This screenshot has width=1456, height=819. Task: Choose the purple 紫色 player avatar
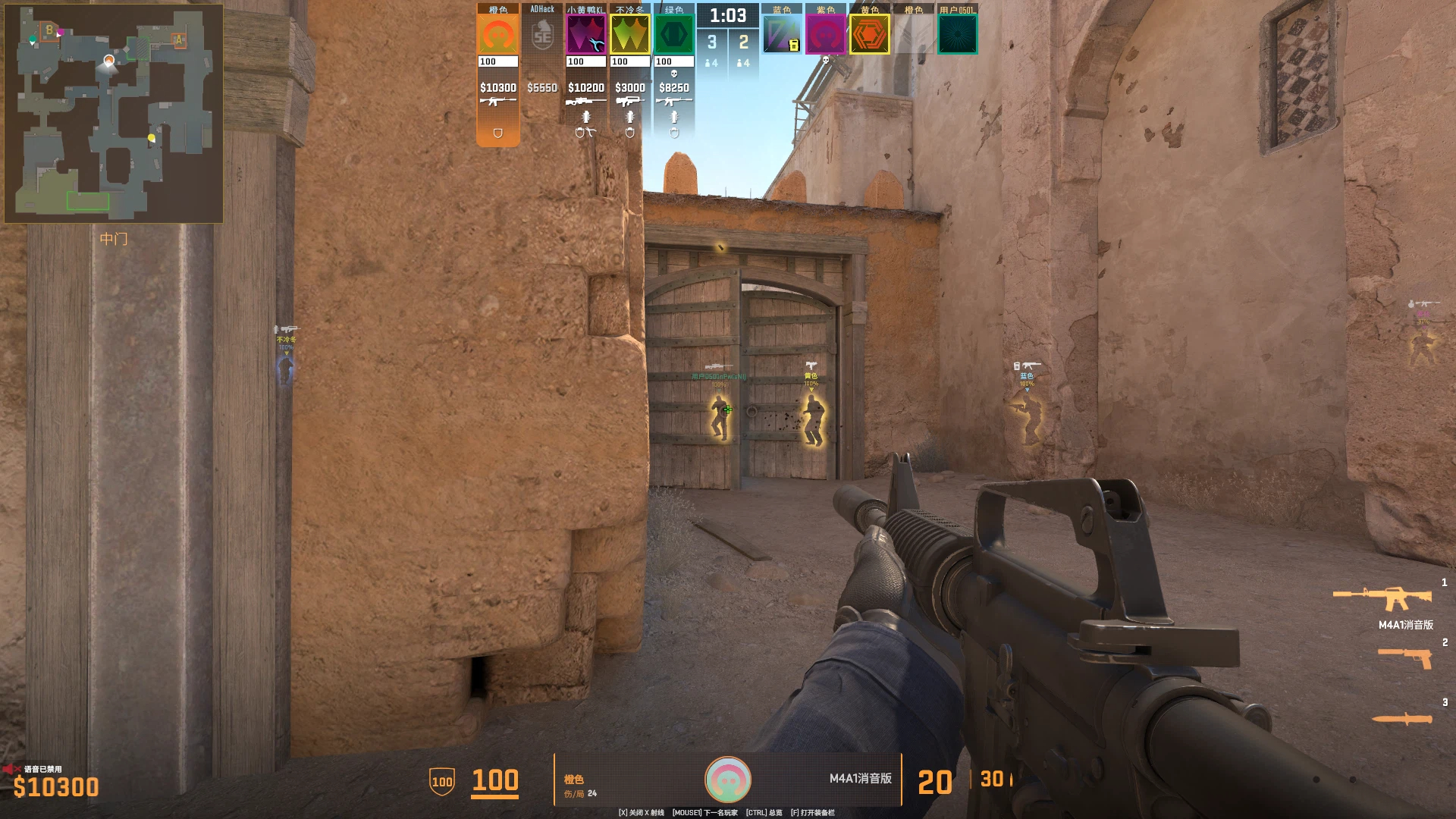(x=825, y=35)
